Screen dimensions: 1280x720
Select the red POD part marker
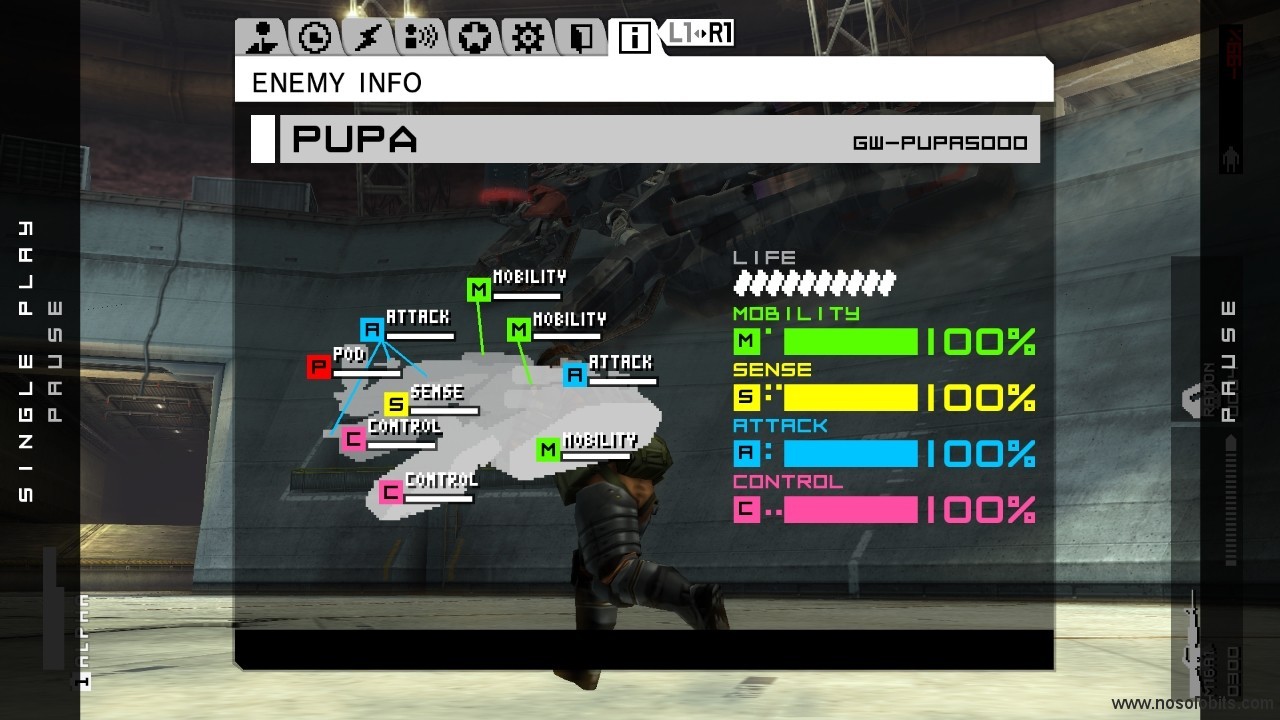point(319,367)
